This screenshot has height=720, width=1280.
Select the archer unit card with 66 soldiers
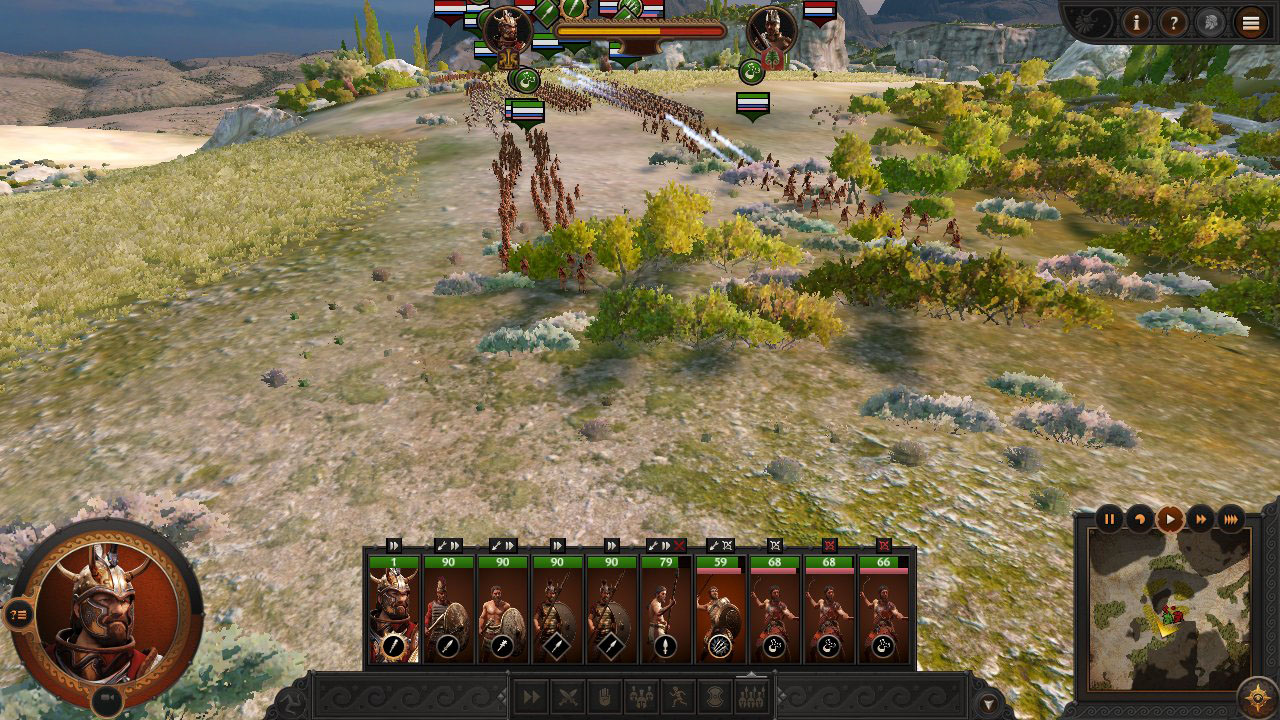pyautogui.click(x=883, y=612)
